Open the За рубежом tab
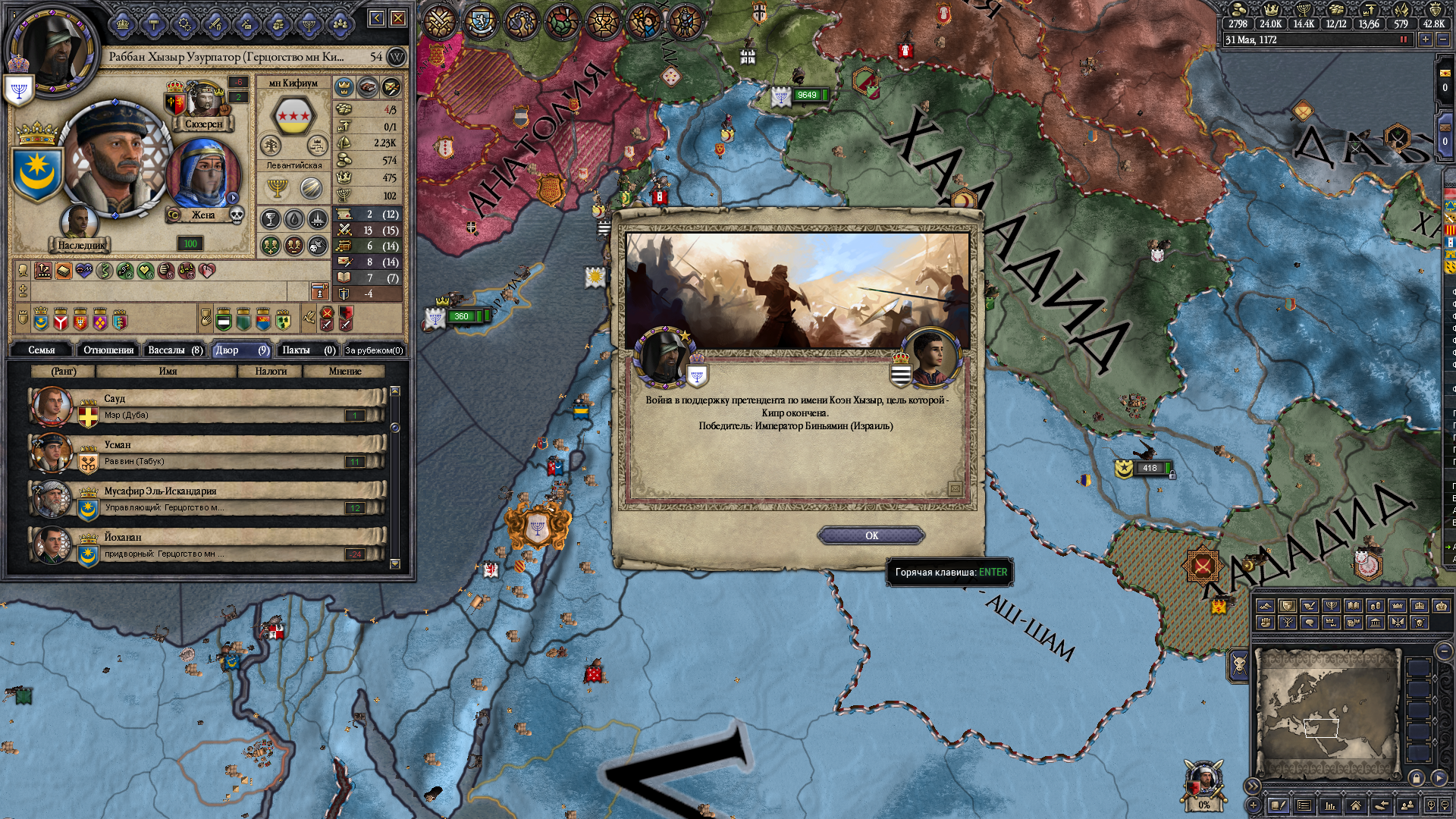The image size is (1456, 819). 374,350
